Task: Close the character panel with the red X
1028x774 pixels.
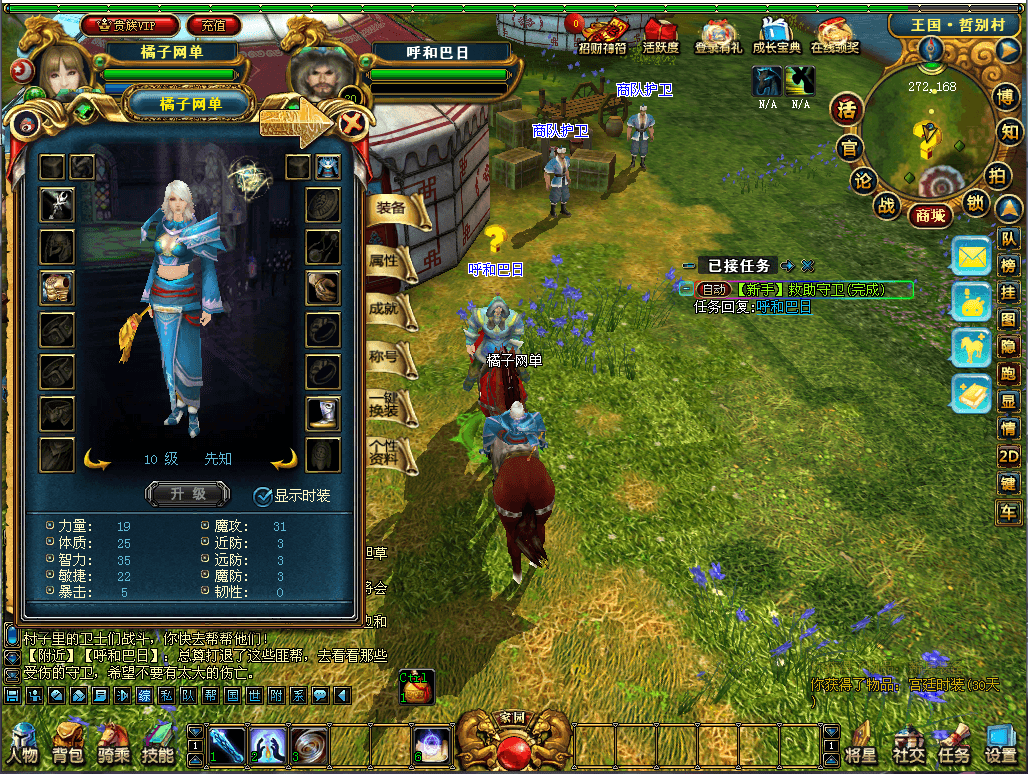Action: [351, 124]
